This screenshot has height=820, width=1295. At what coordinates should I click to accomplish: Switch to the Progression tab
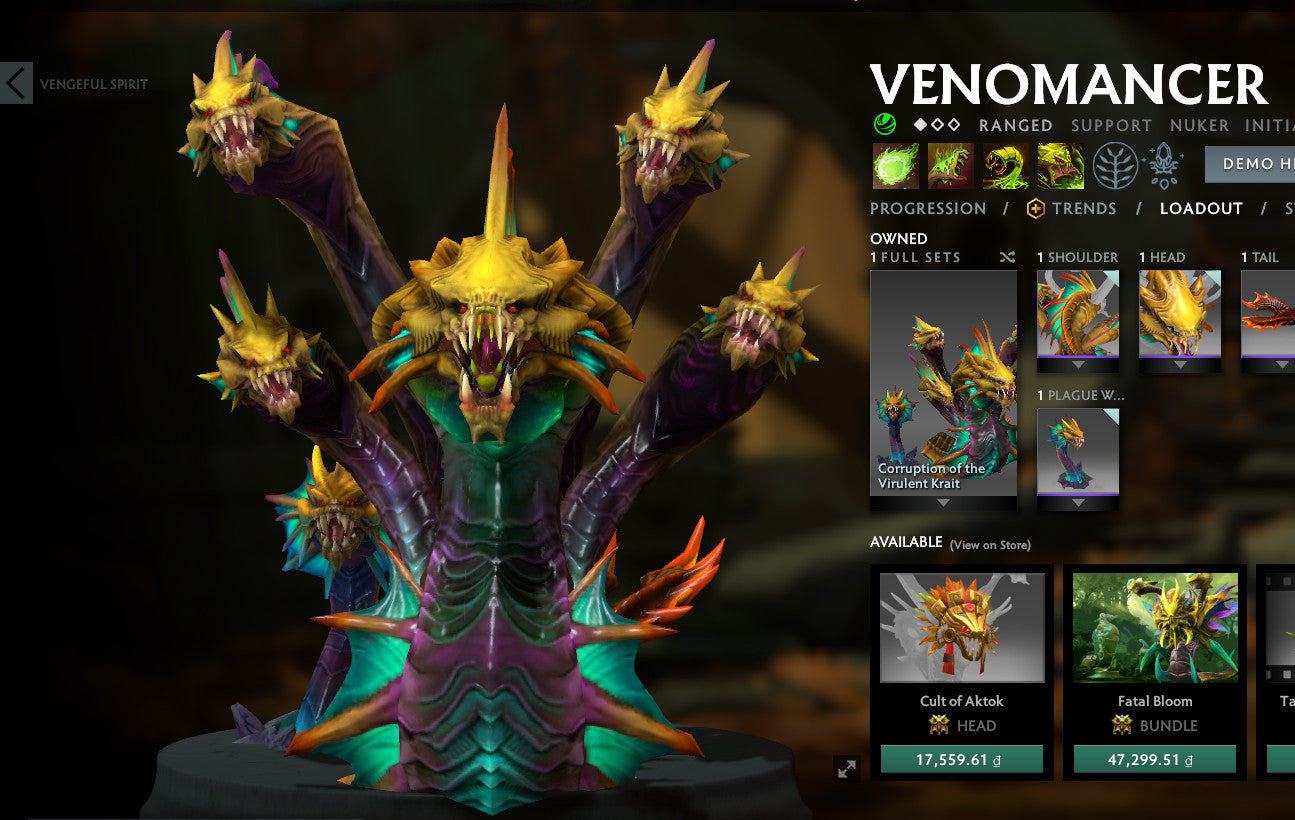(x=927, y=208)
